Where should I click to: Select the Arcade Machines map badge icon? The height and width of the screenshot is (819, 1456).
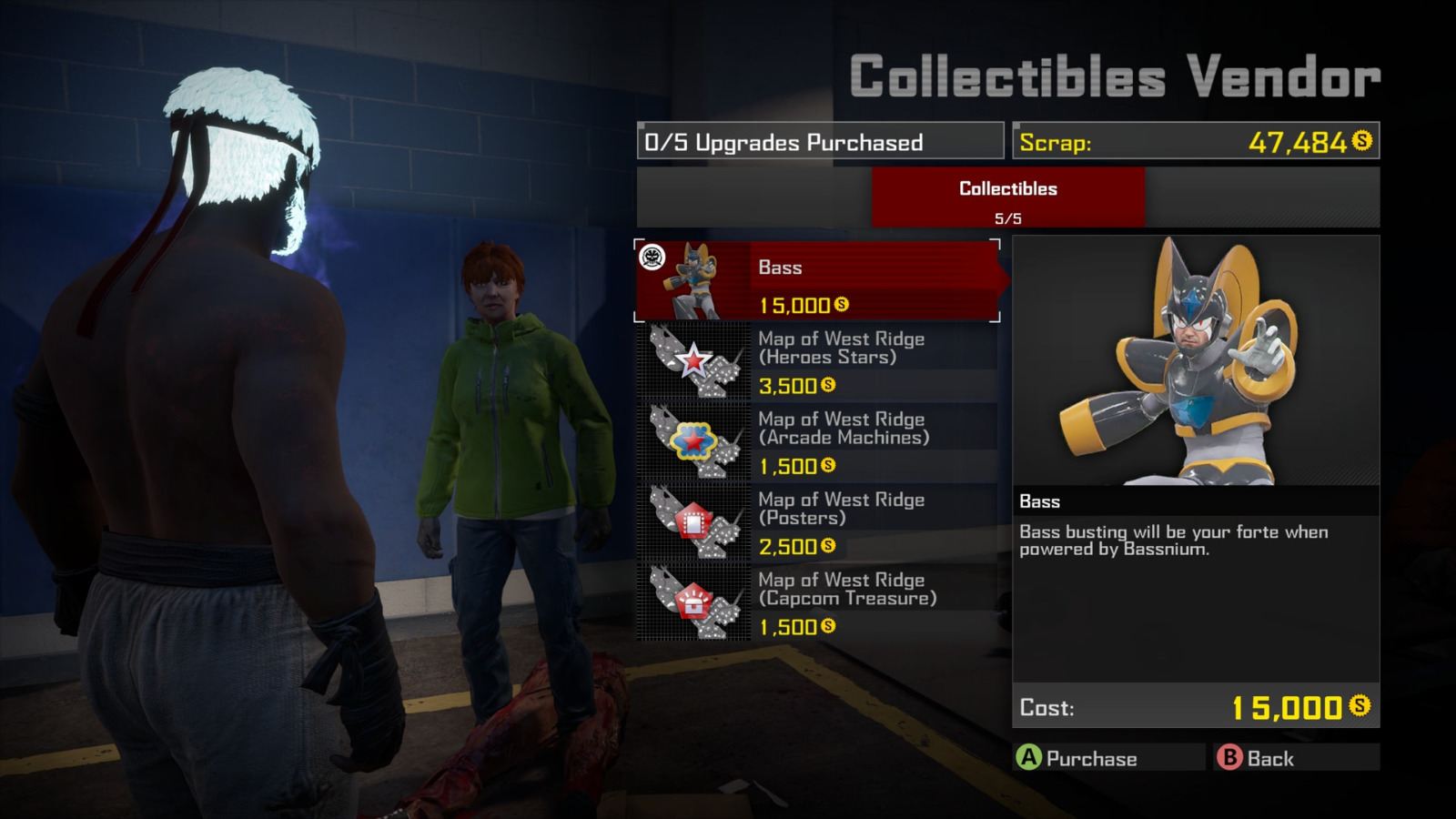[x=696, y=441]
